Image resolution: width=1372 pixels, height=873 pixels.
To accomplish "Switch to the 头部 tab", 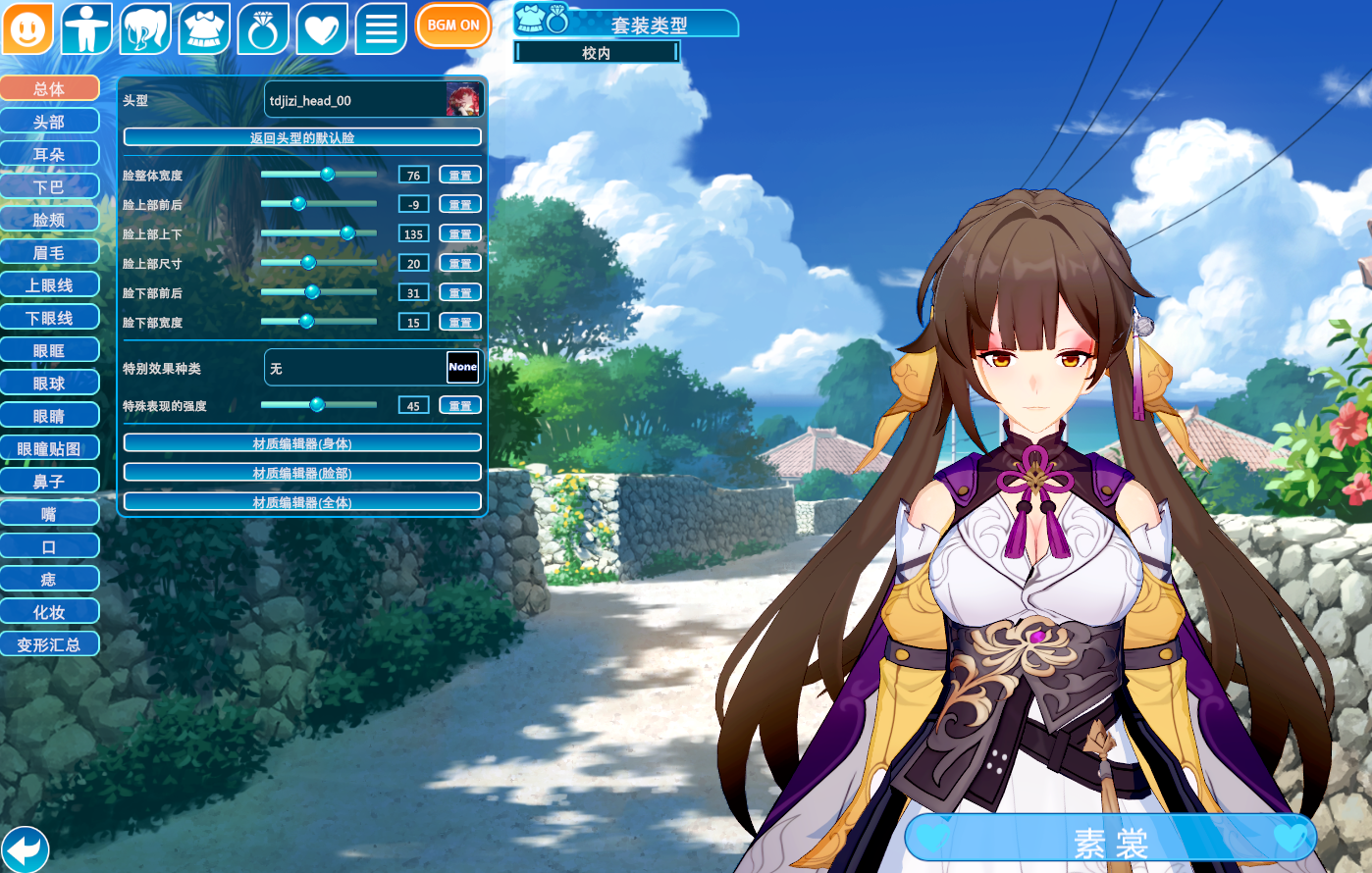I will pos(49,122).
